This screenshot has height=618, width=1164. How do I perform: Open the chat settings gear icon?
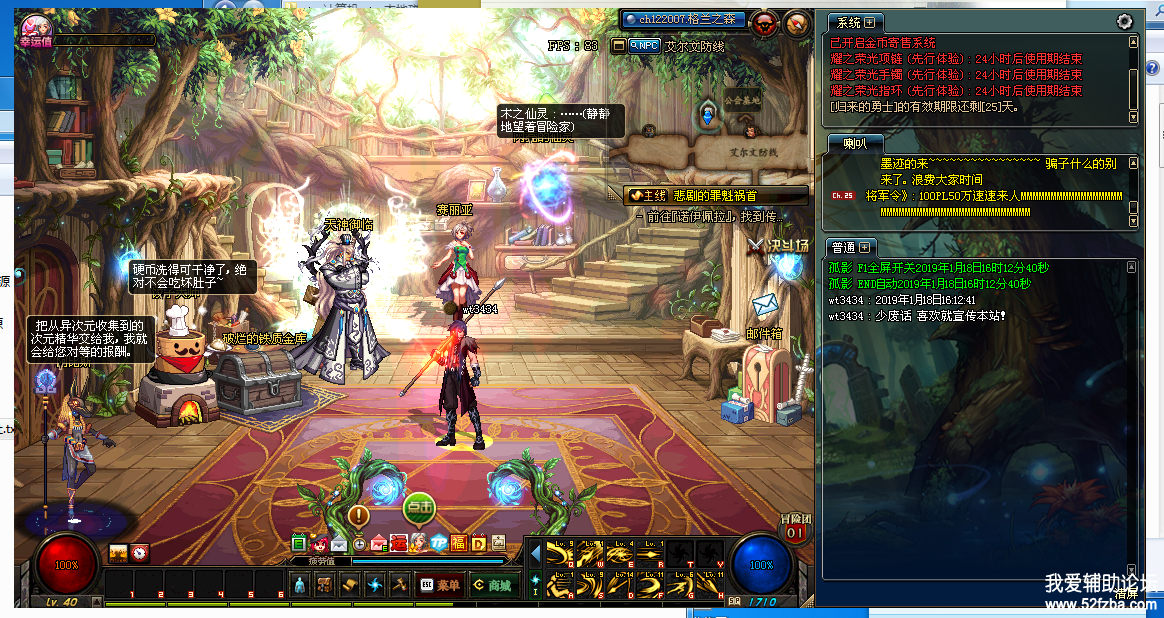click(x=1124, y=21)
